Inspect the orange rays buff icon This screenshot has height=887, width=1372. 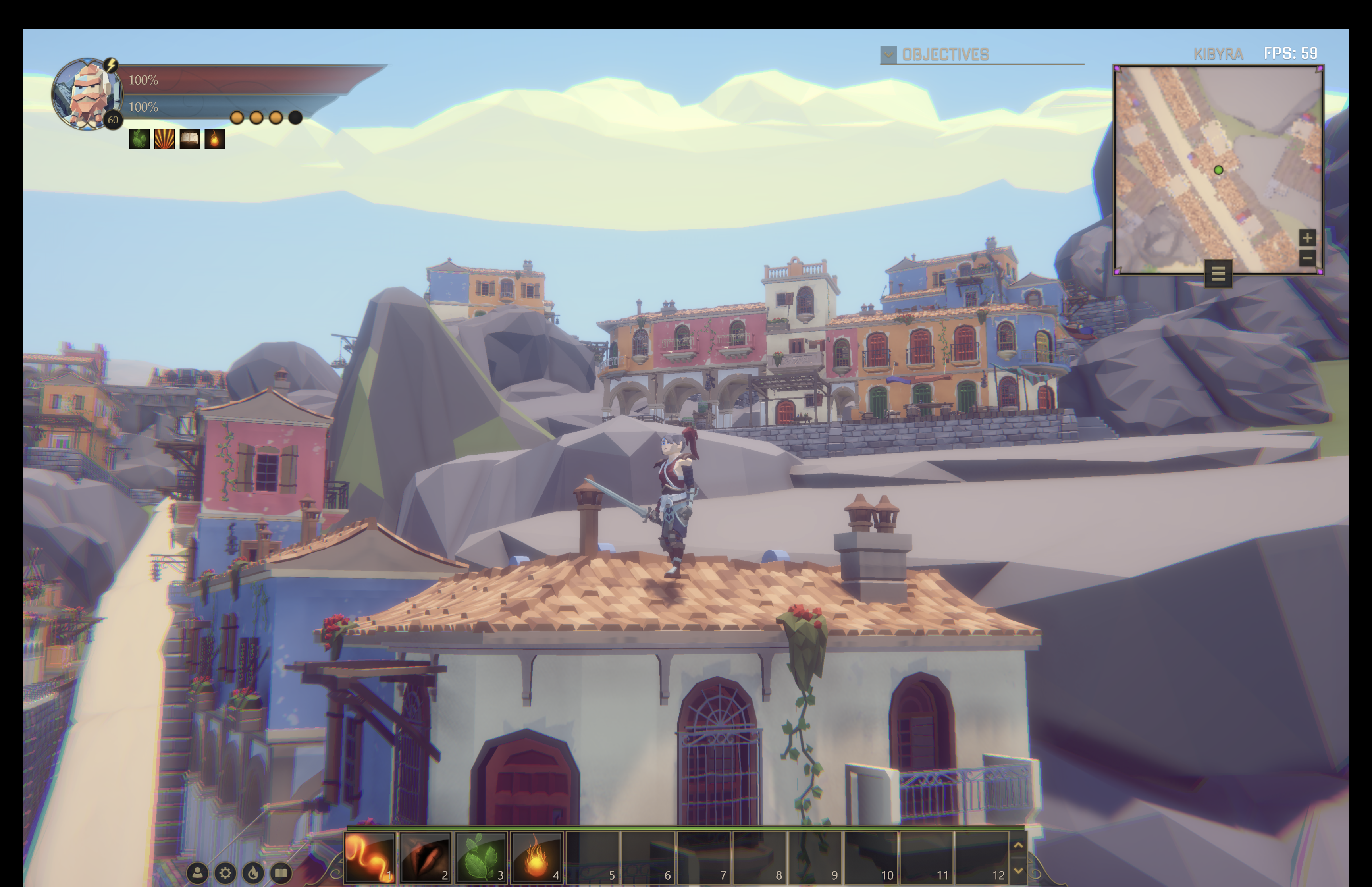164,139
